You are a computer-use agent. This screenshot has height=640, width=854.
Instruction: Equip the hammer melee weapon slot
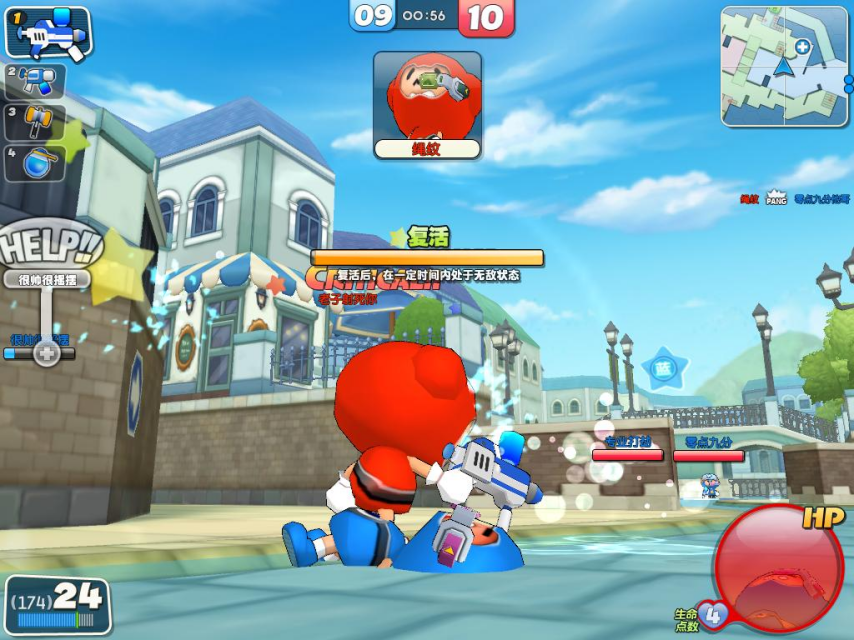pyautogui.click(x=36, y=123)
